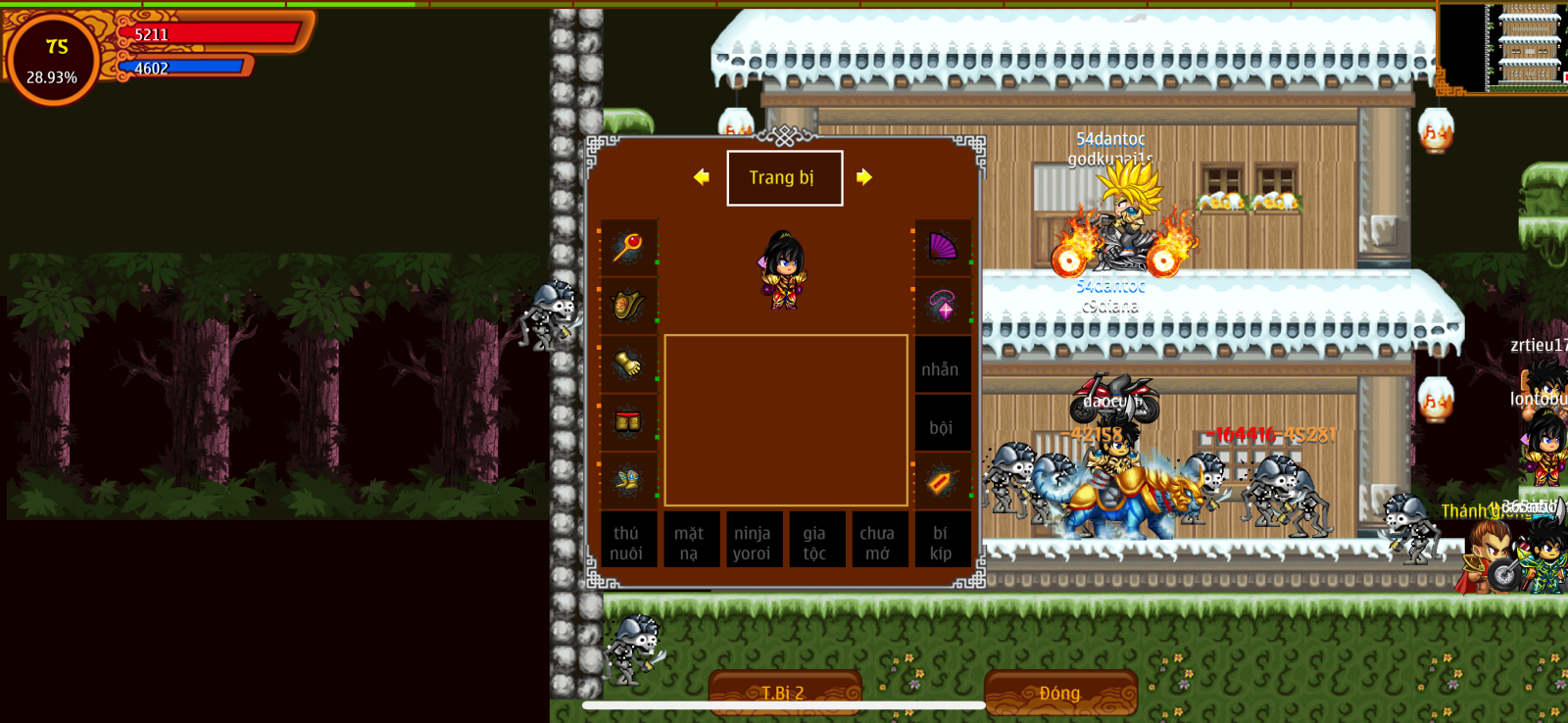
Task: Select the orange talisman tag slot
Action: [x=941, y=481]
